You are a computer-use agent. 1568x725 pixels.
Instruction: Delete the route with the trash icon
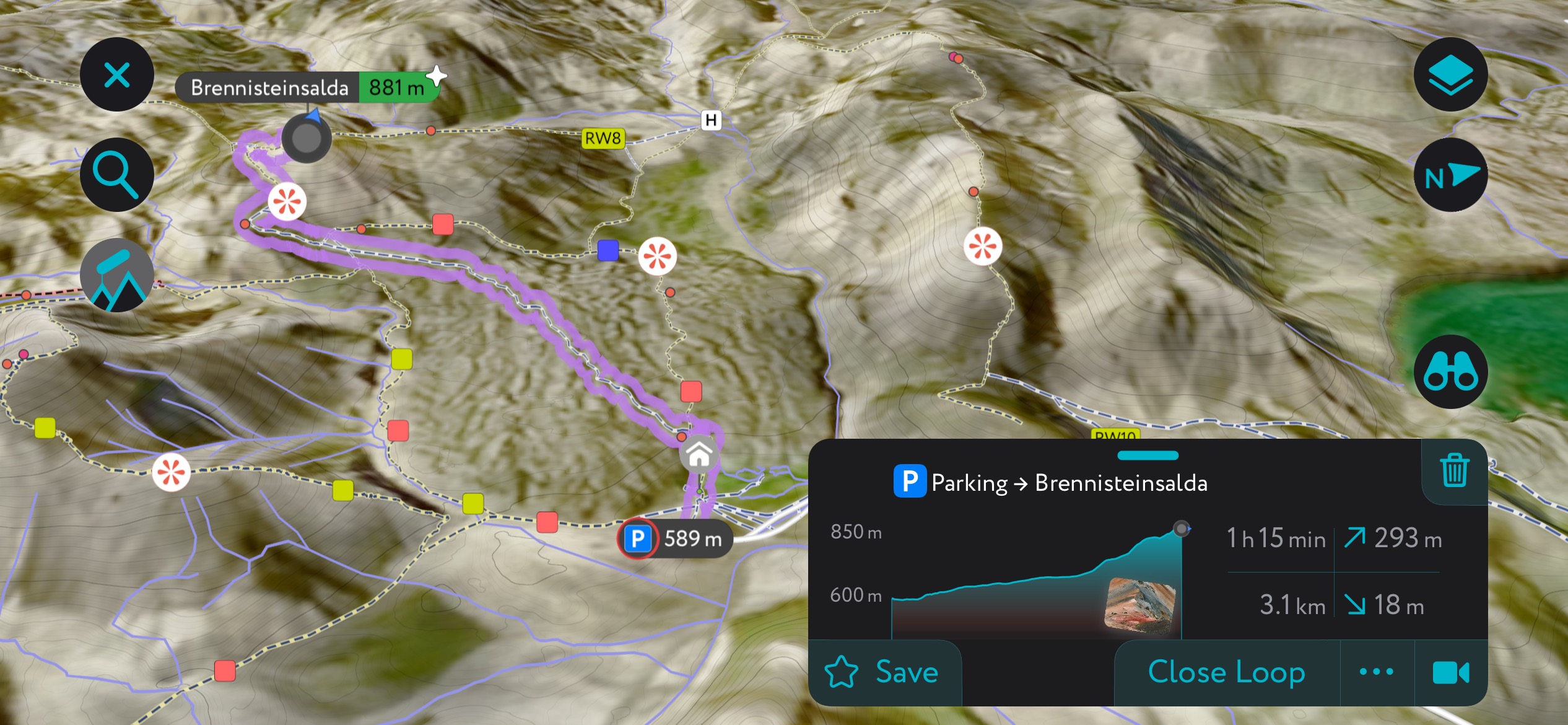1454,471
